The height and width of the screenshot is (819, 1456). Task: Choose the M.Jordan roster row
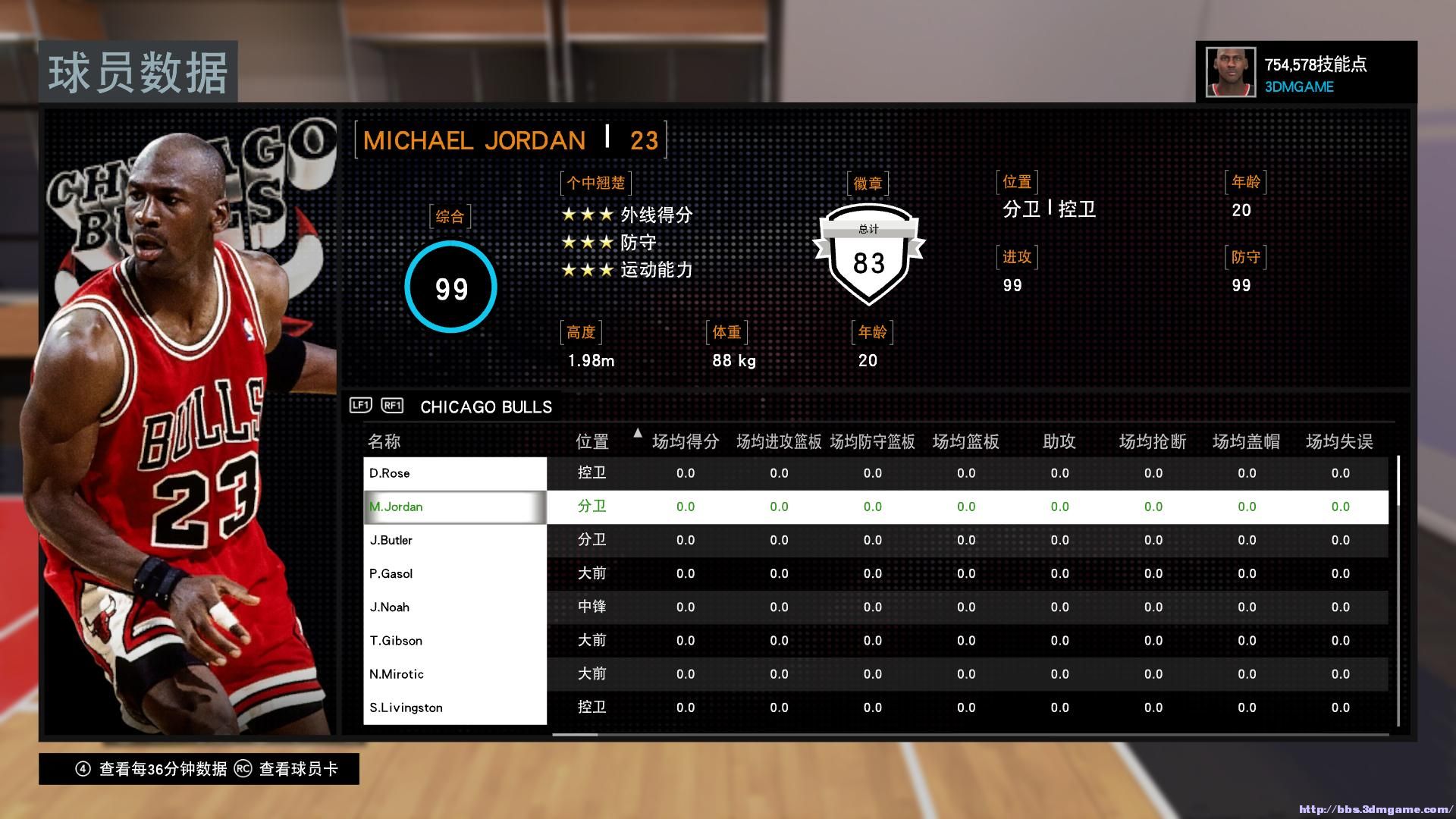click(454, 507)
